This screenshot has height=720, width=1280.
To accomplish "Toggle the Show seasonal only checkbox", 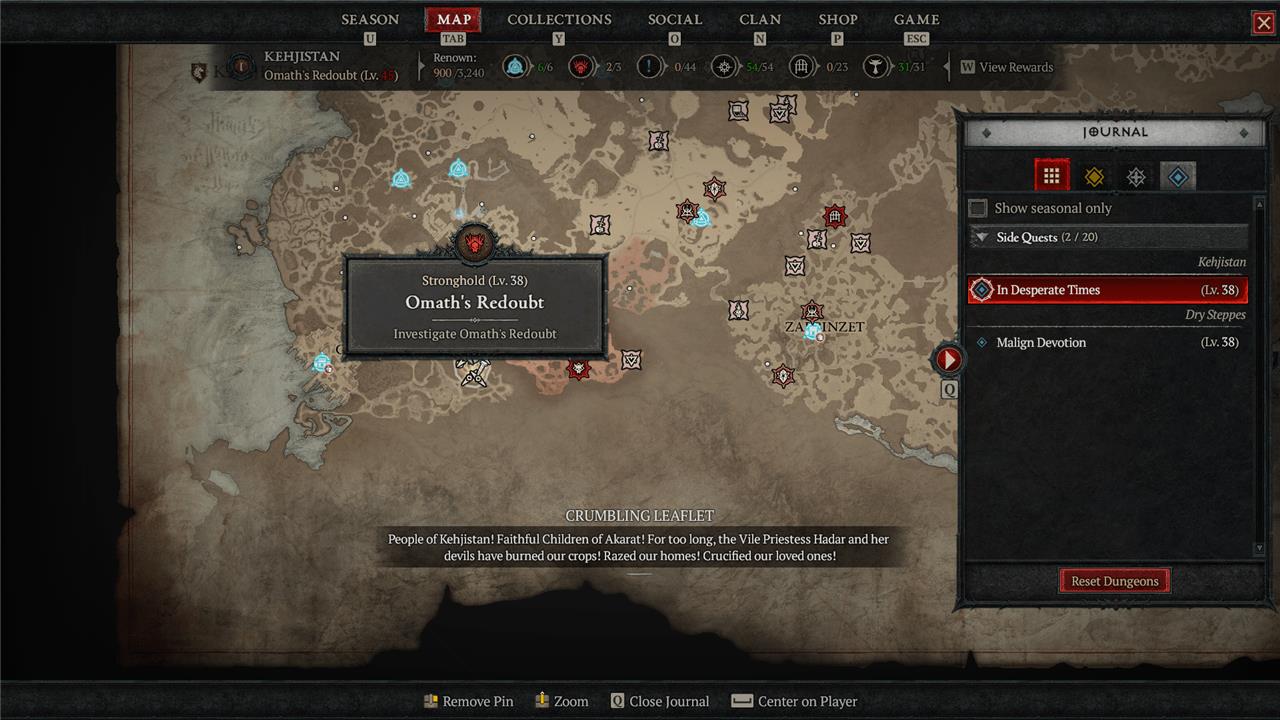I will tap(979, 208).
